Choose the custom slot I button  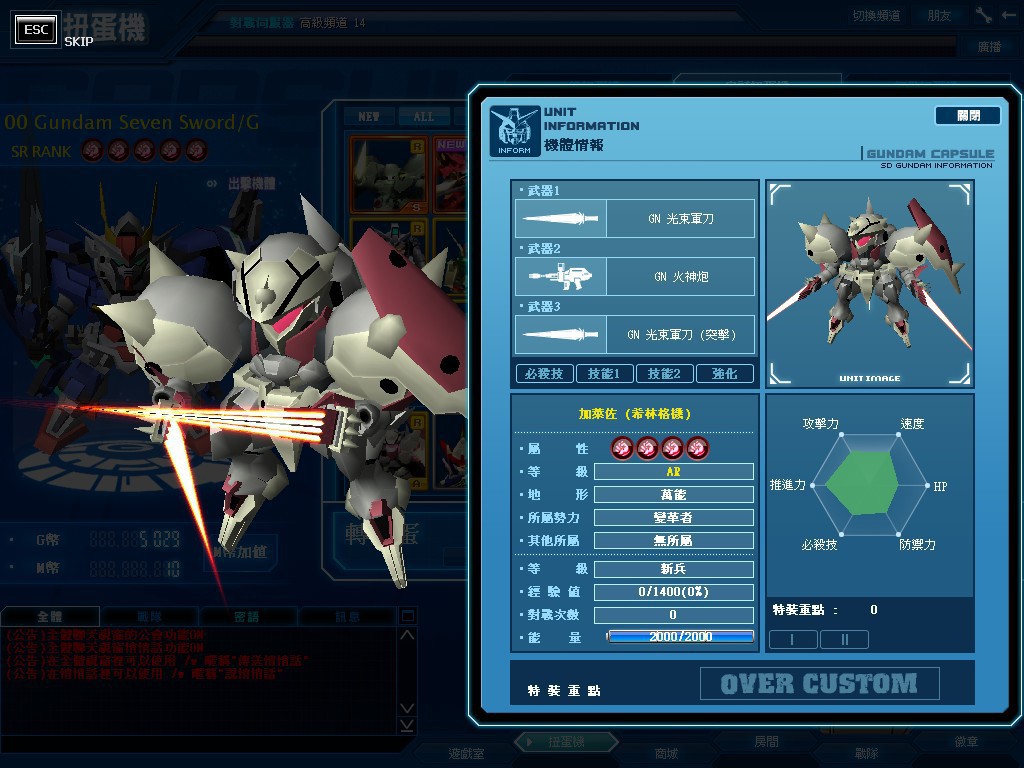793,639
